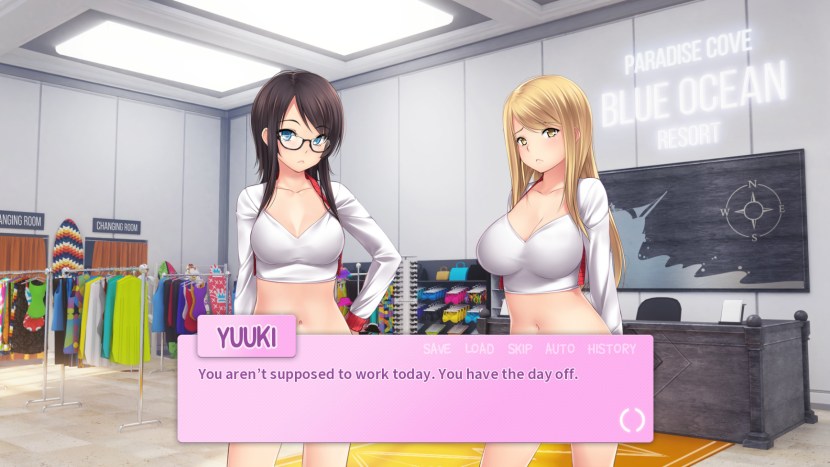Advance dialogue using the circular continue icon
The width and height of the screenshot is (830, 467).
632,420
